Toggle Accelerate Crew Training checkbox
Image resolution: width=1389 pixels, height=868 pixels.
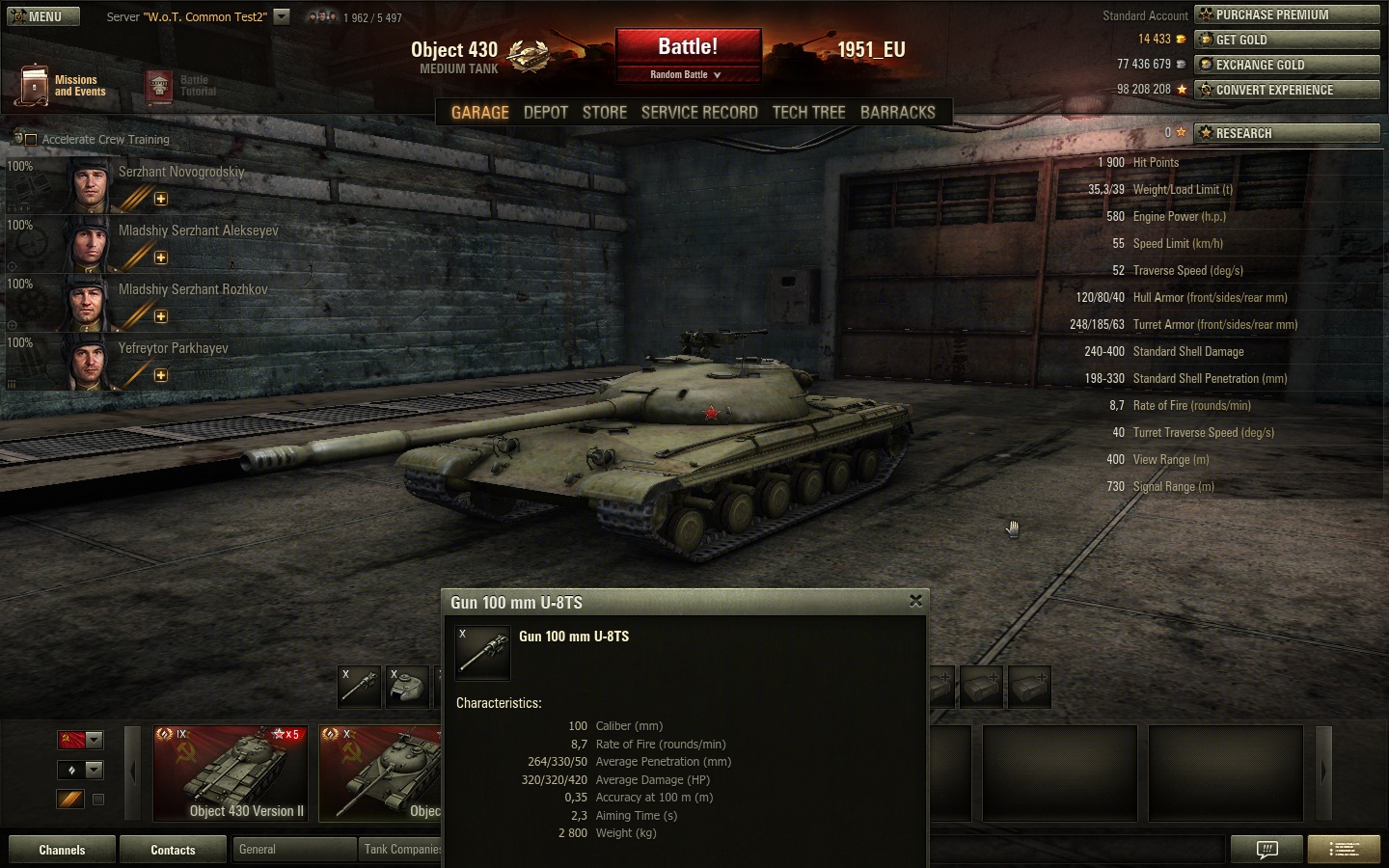click(x=31, y=140)
